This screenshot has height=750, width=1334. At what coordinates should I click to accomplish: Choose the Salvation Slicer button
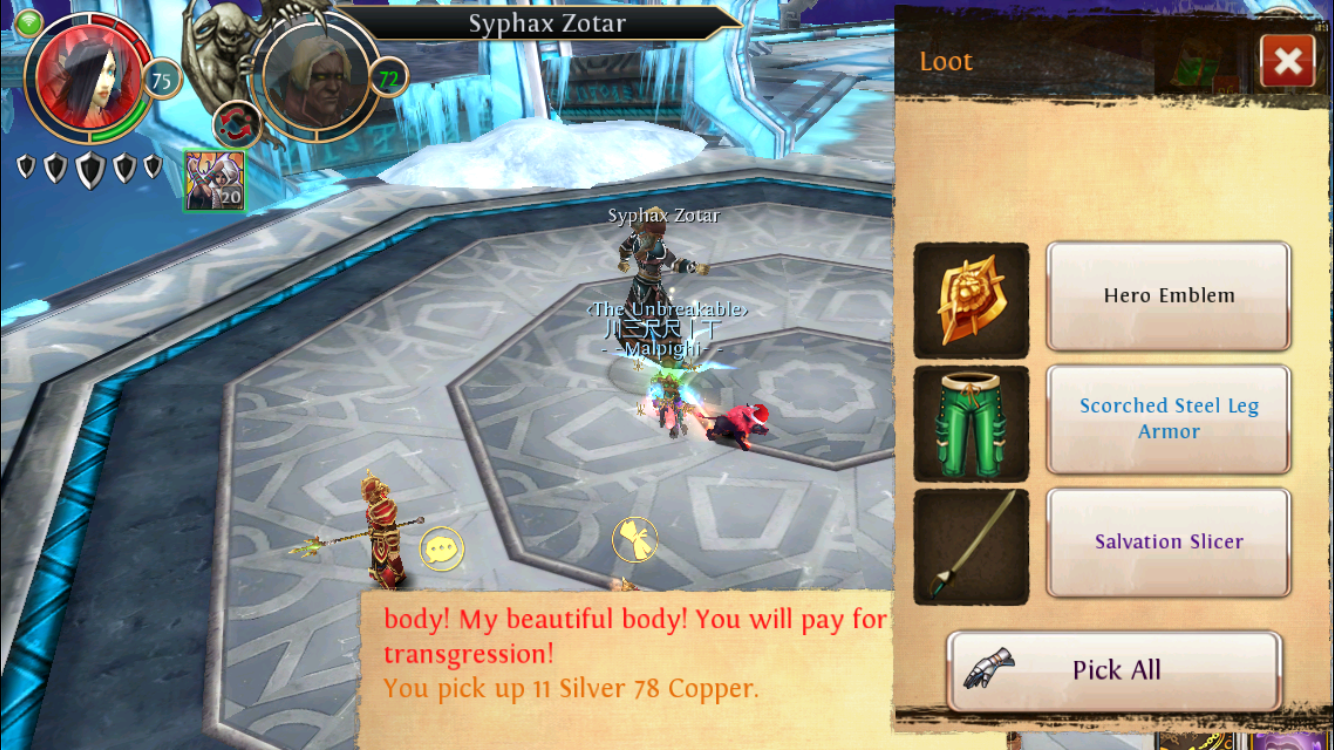[x=1168, y=542]
